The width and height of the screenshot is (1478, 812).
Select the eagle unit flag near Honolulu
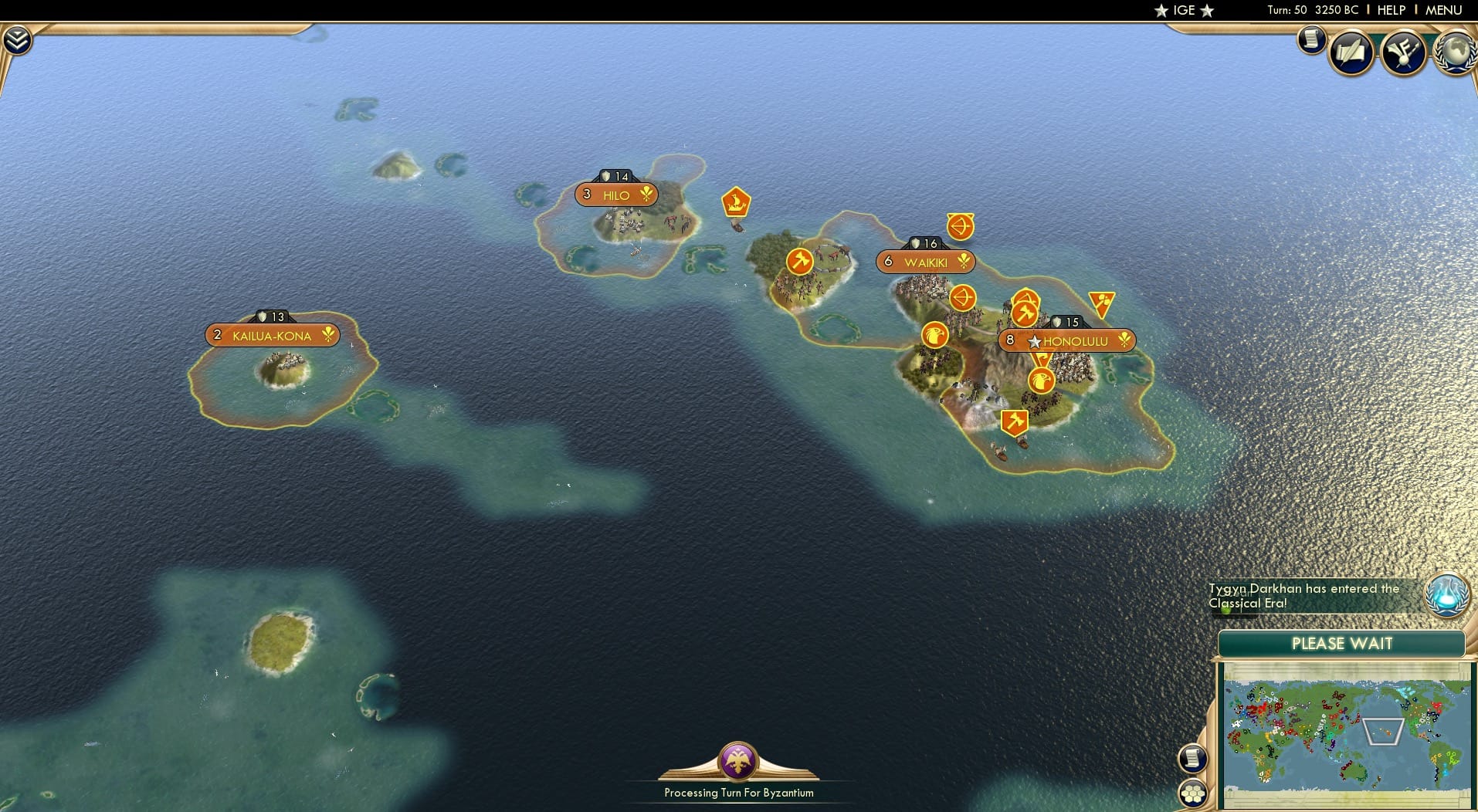pos(1042,379)
